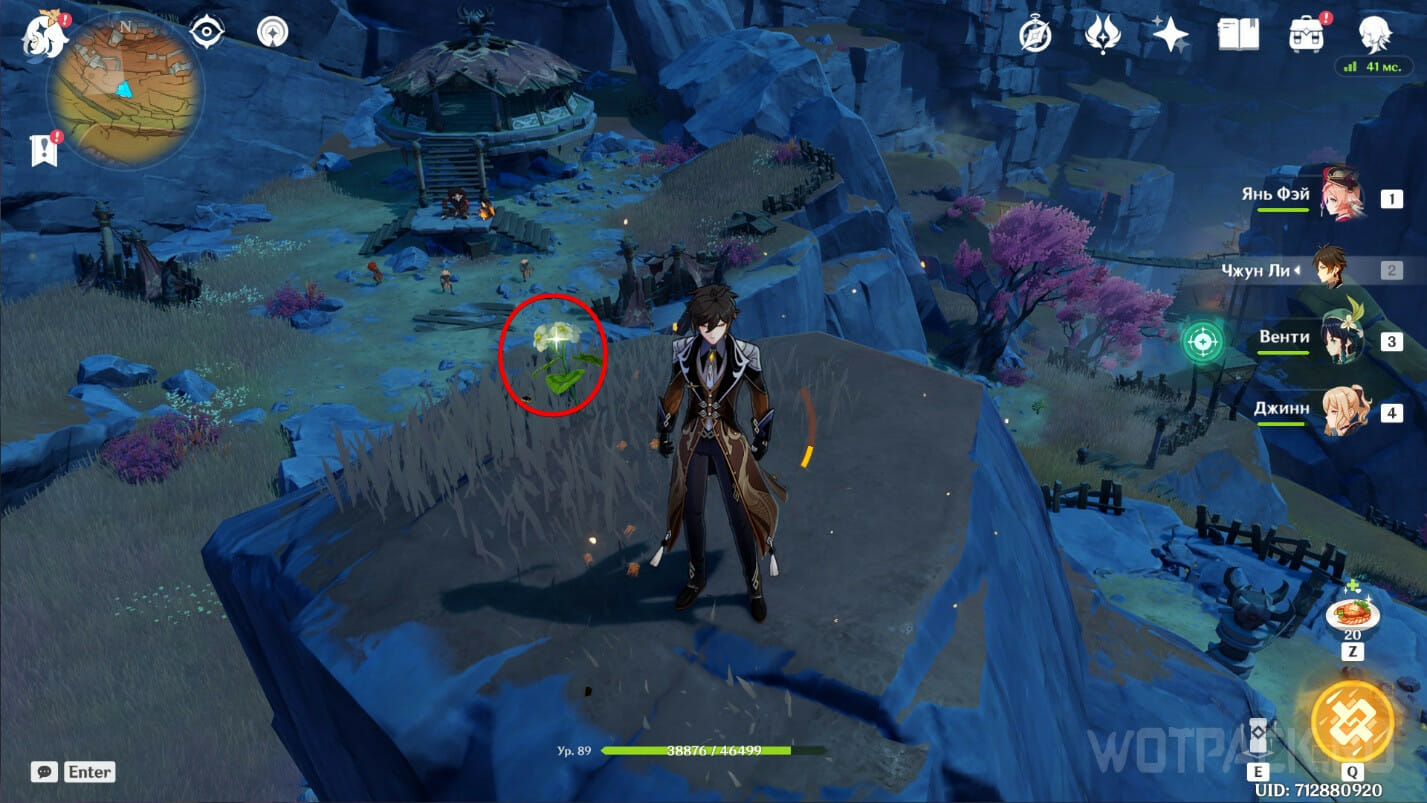Open the character profile icon
Viewport: 1427px width, 803px height.
click(x=1376, y=35)
